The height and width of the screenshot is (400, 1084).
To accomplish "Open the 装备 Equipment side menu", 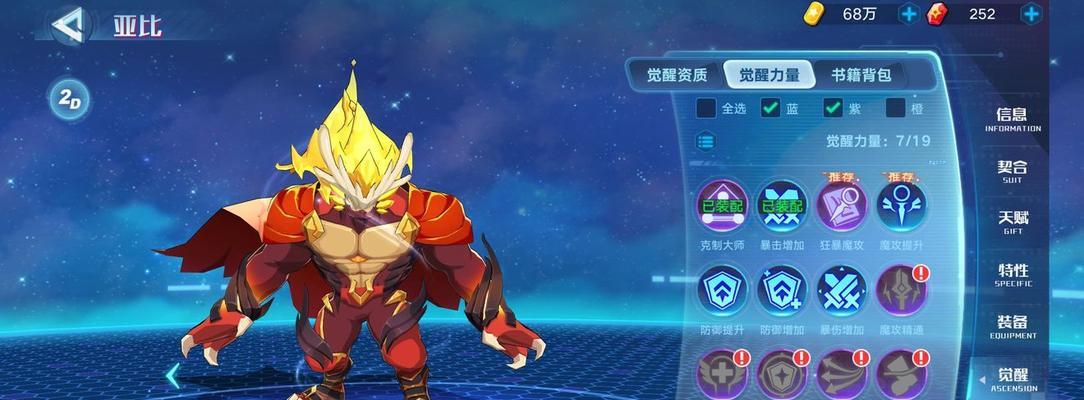I will tap(1012, 327).
